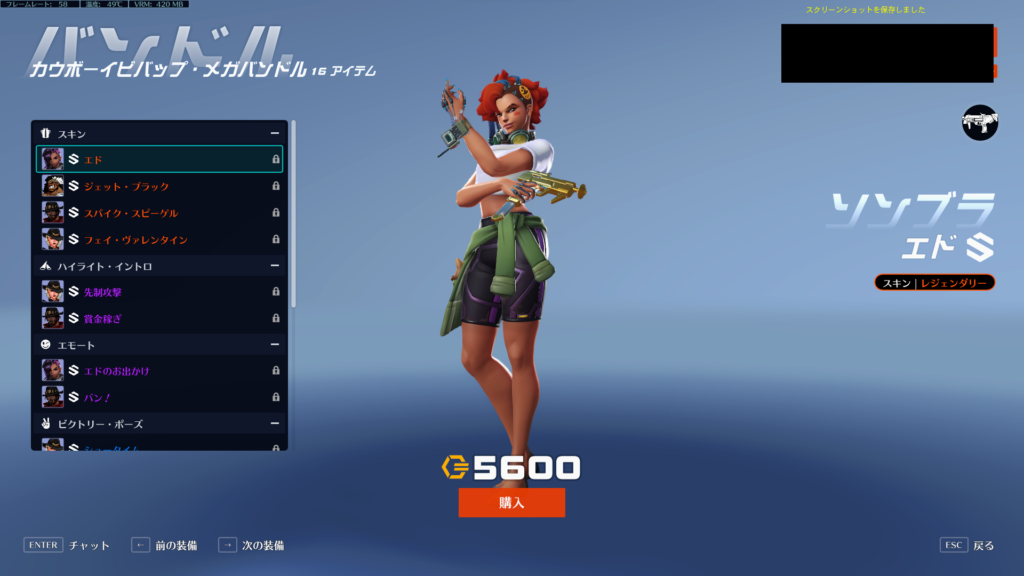
Task: View the weapon preview icon
Action: pyautogui.click(x=980, y=122)
